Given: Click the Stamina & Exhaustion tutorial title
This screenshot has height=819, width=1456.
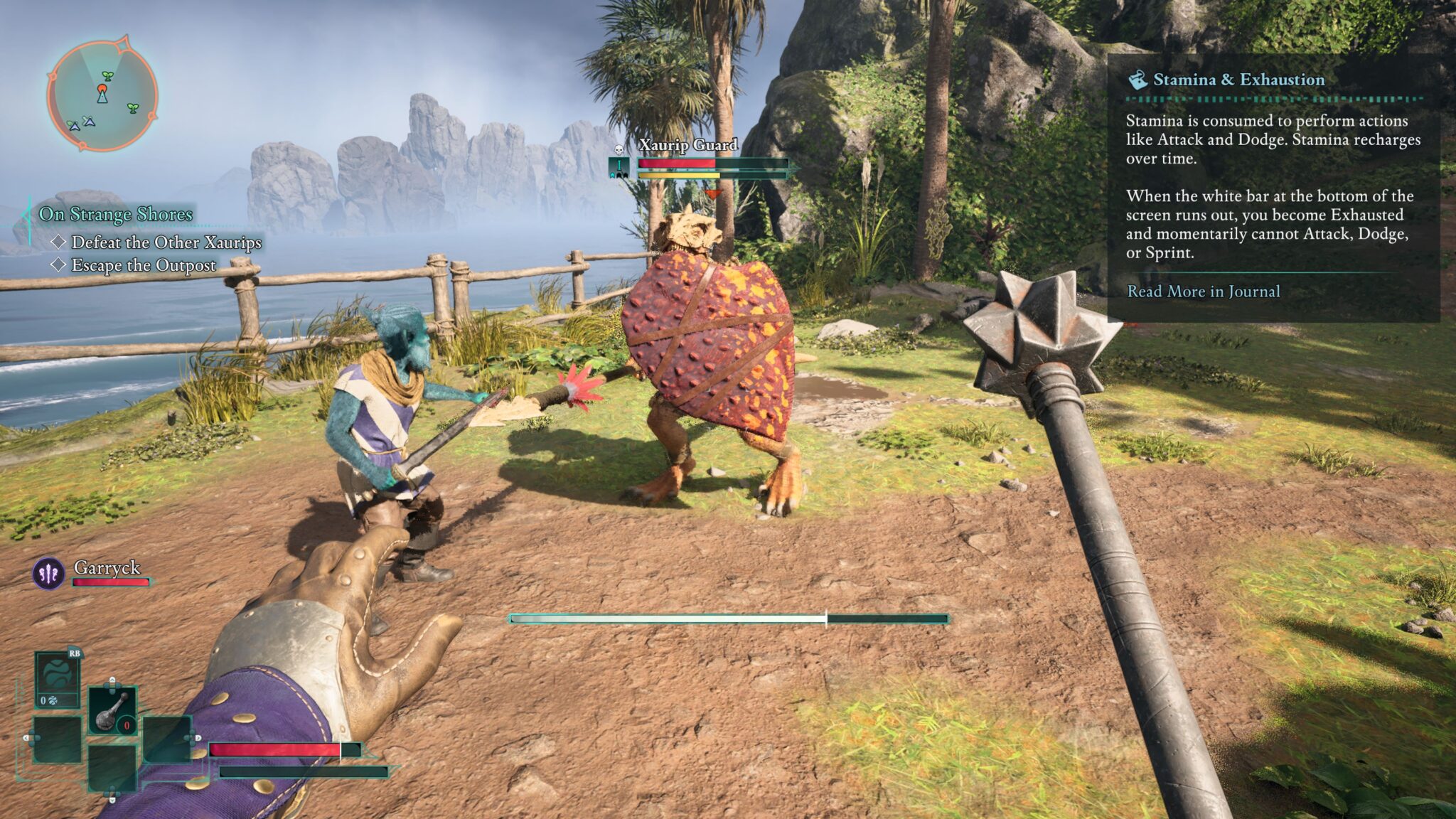Looking at the screenshot, I should point(1238,80).
